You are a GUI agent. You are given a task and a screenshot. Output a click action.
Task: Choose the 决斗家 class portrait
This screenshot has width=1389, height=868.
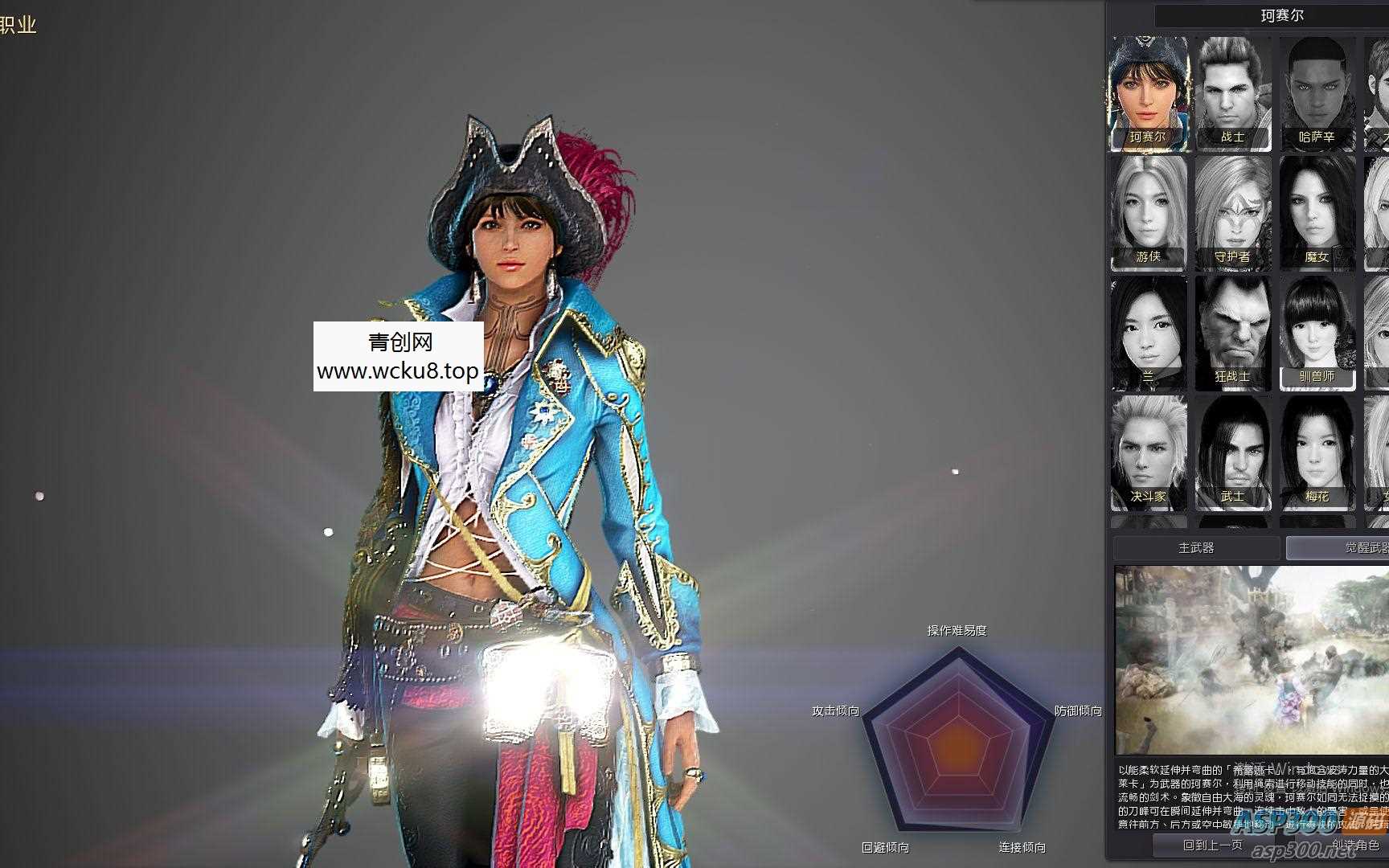coord(1147,452)
